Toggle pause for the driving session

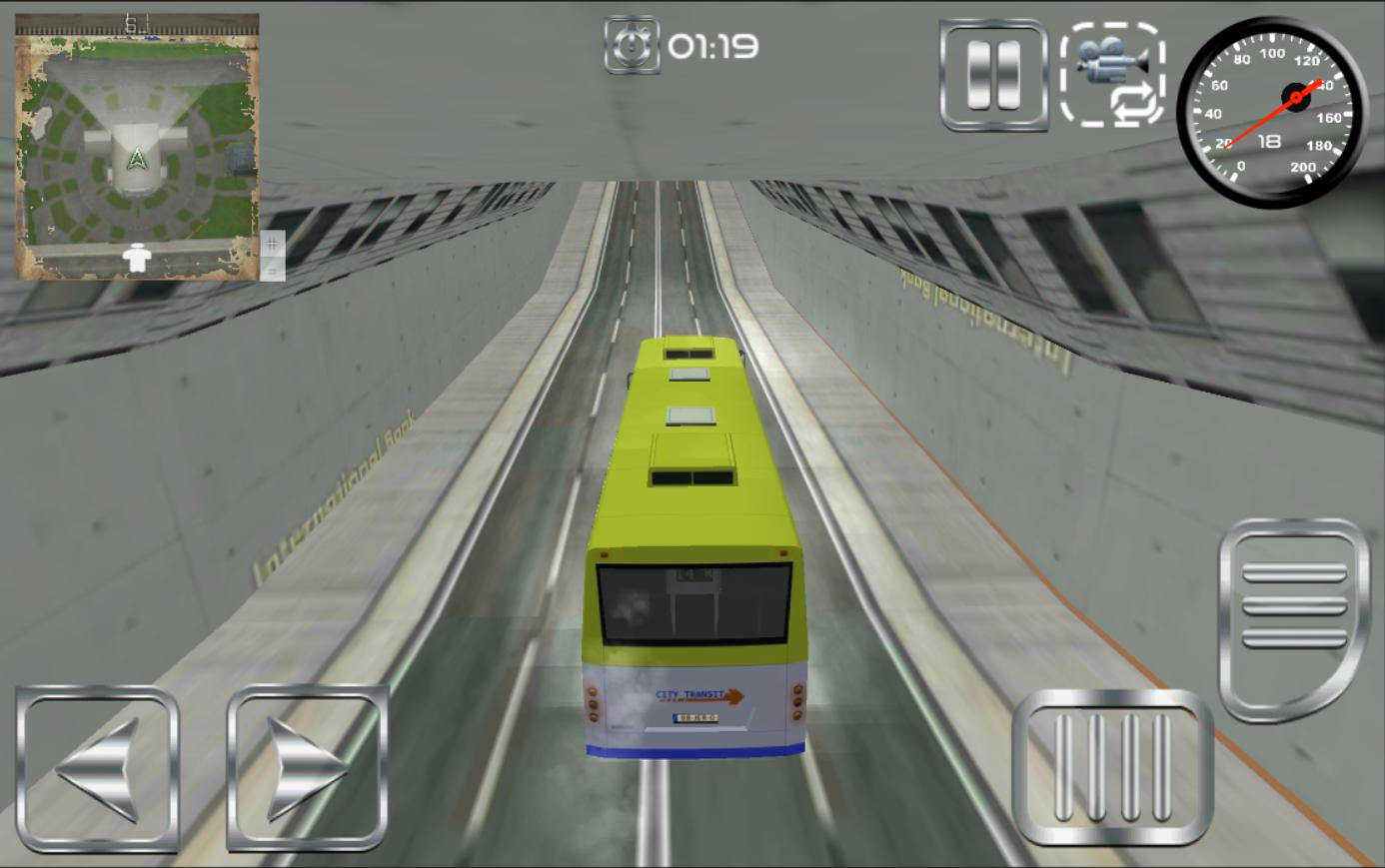click(992, 76)
